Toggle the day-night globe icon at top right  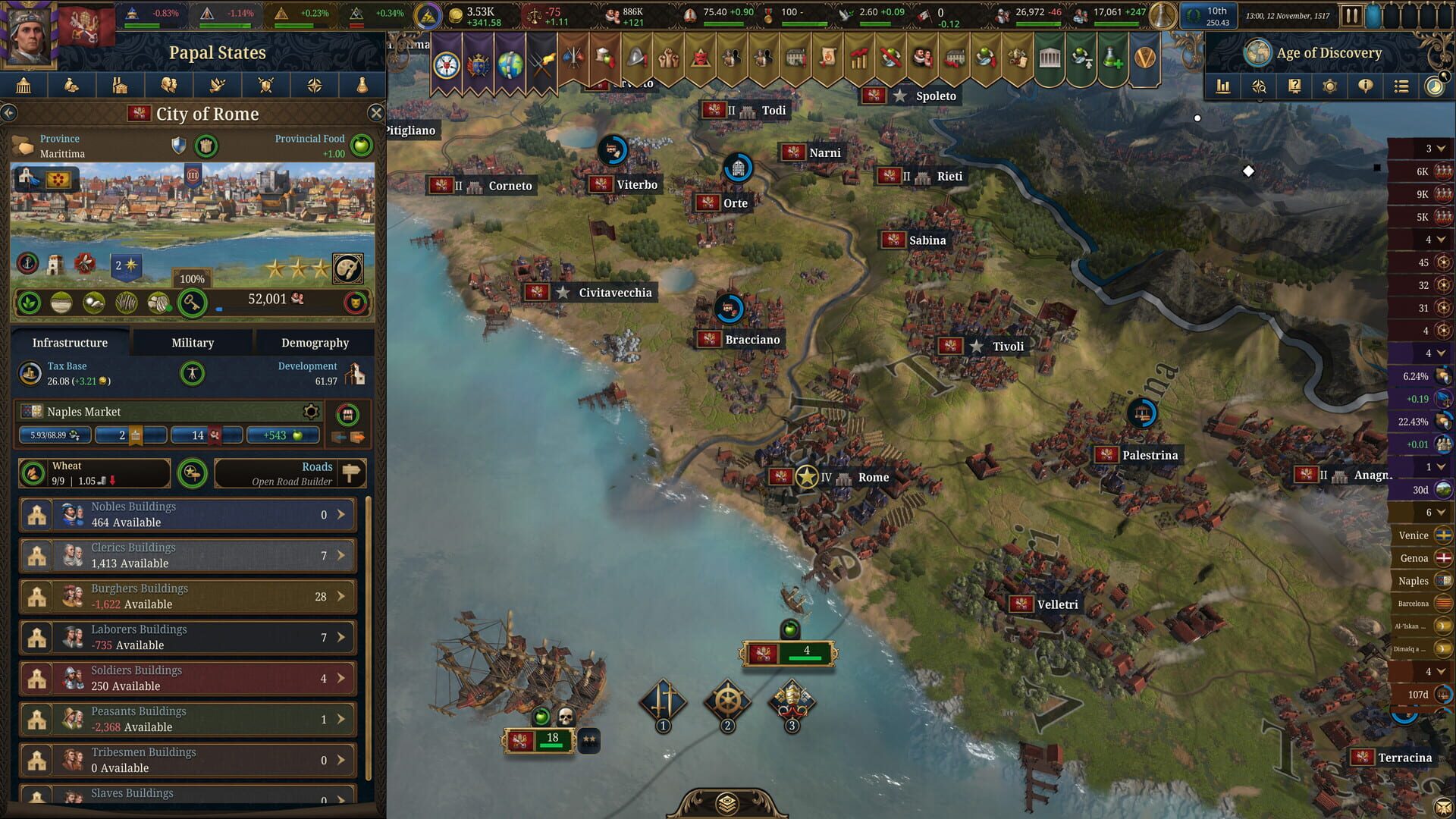pos(1434,86)
